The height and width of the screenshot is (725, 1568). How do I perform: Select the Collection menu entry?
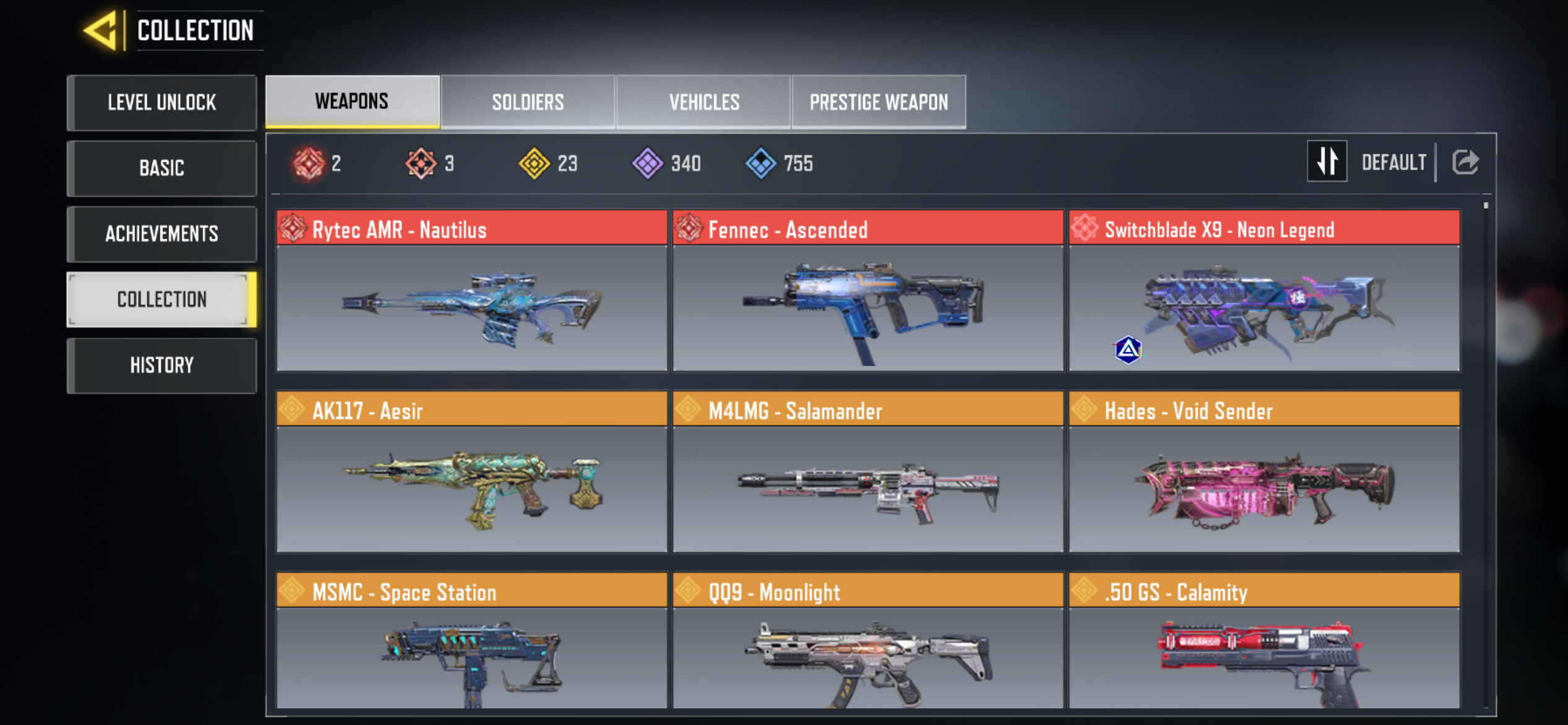coord(162,300)
